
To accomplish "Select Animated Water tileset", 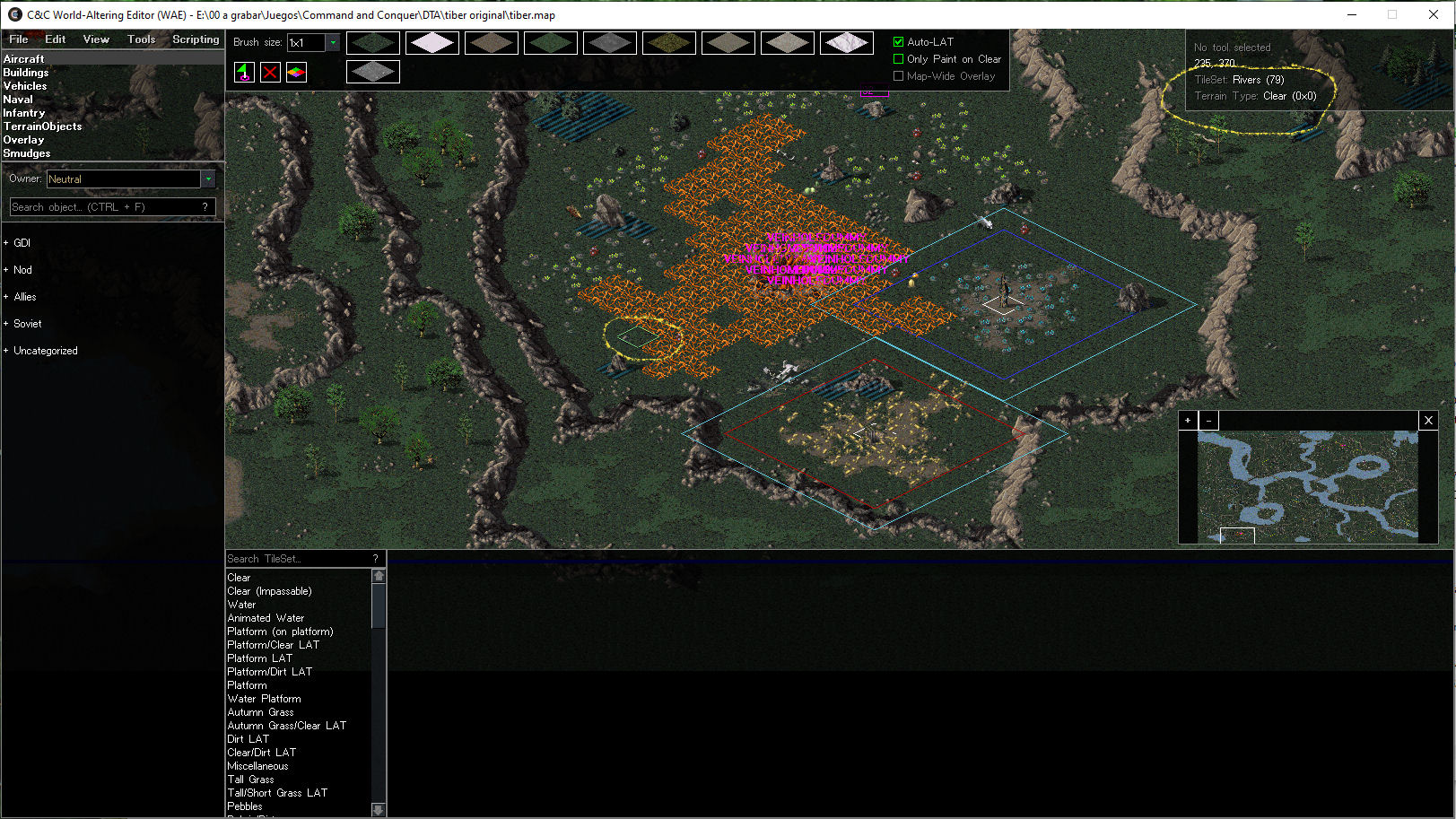I will 266,618.
